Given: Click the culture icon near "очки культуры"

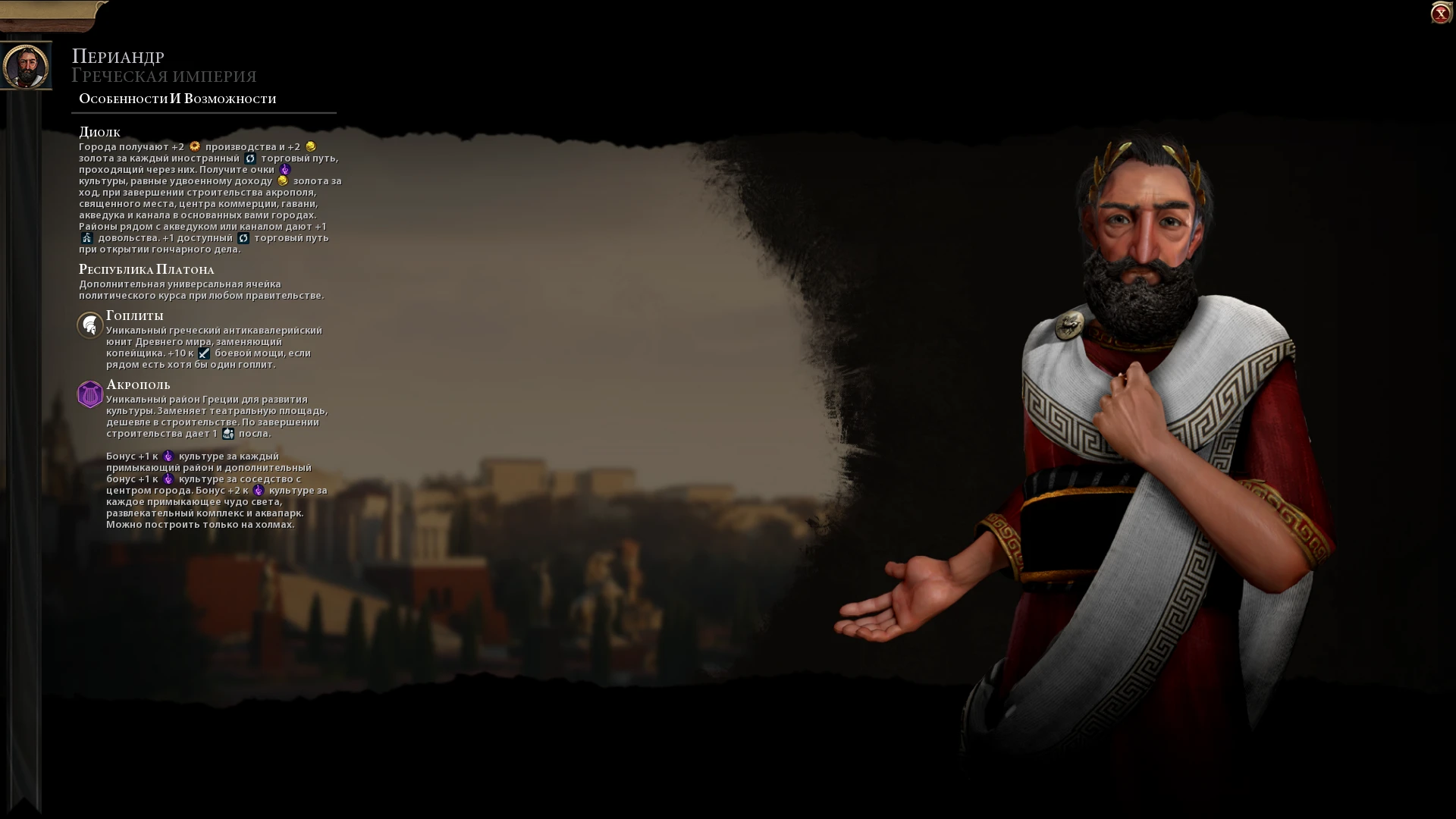Looking at the screenshot, I should (x=286, y=171).
